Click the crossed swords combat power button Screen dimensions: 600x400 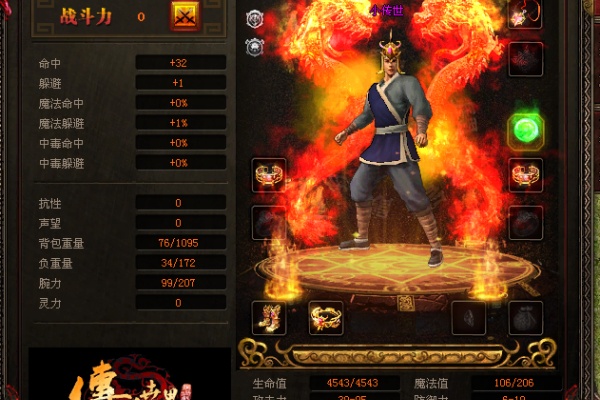[186, 16]
